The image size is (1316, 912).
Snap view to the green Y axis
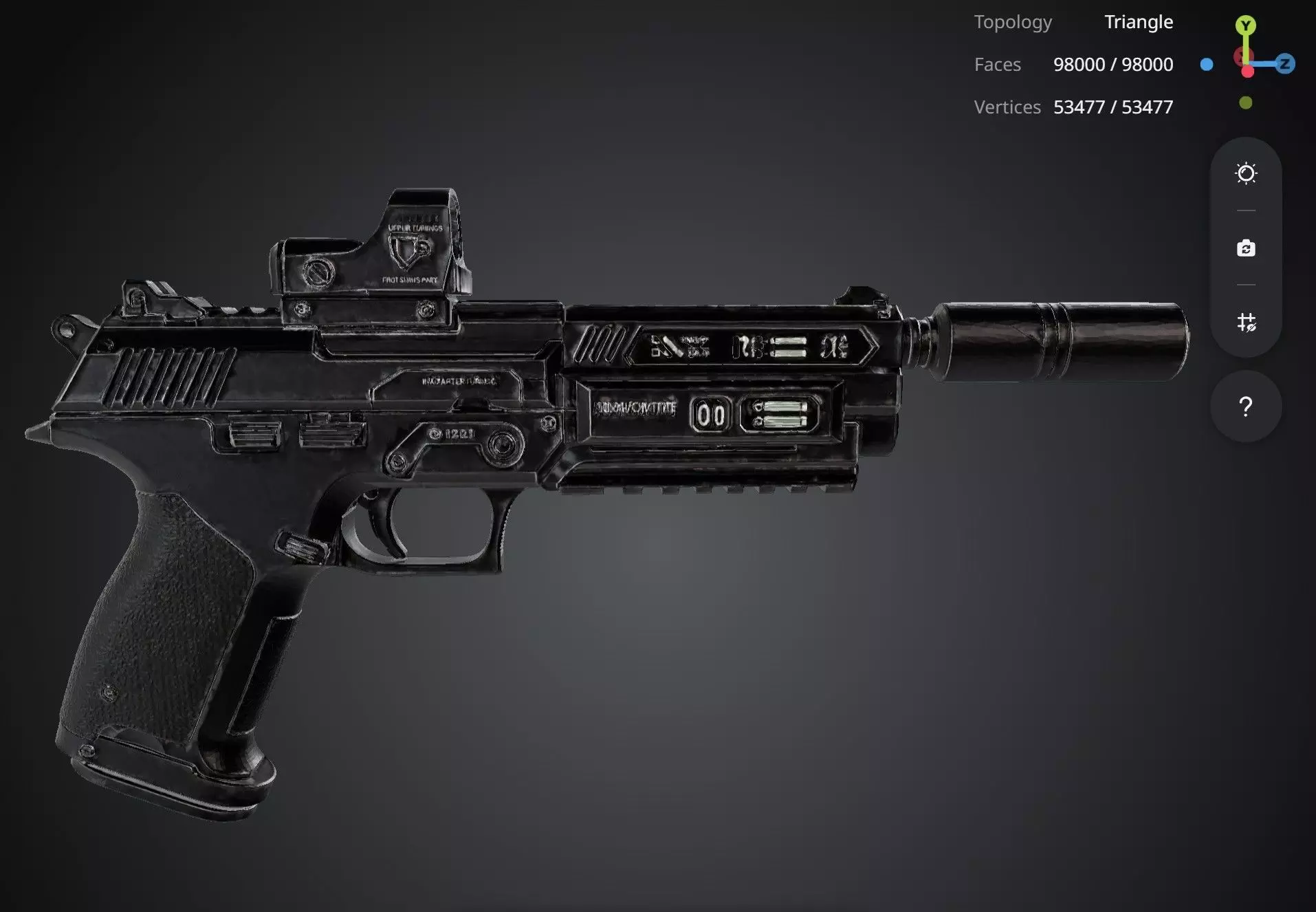point(1245,26)
